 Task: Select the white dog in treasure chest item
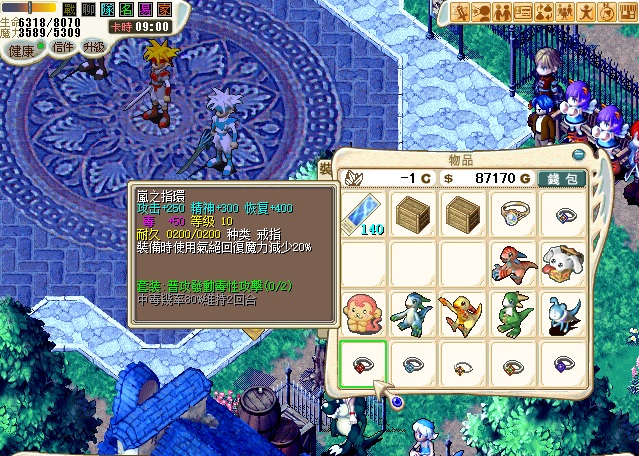(562, 263)
